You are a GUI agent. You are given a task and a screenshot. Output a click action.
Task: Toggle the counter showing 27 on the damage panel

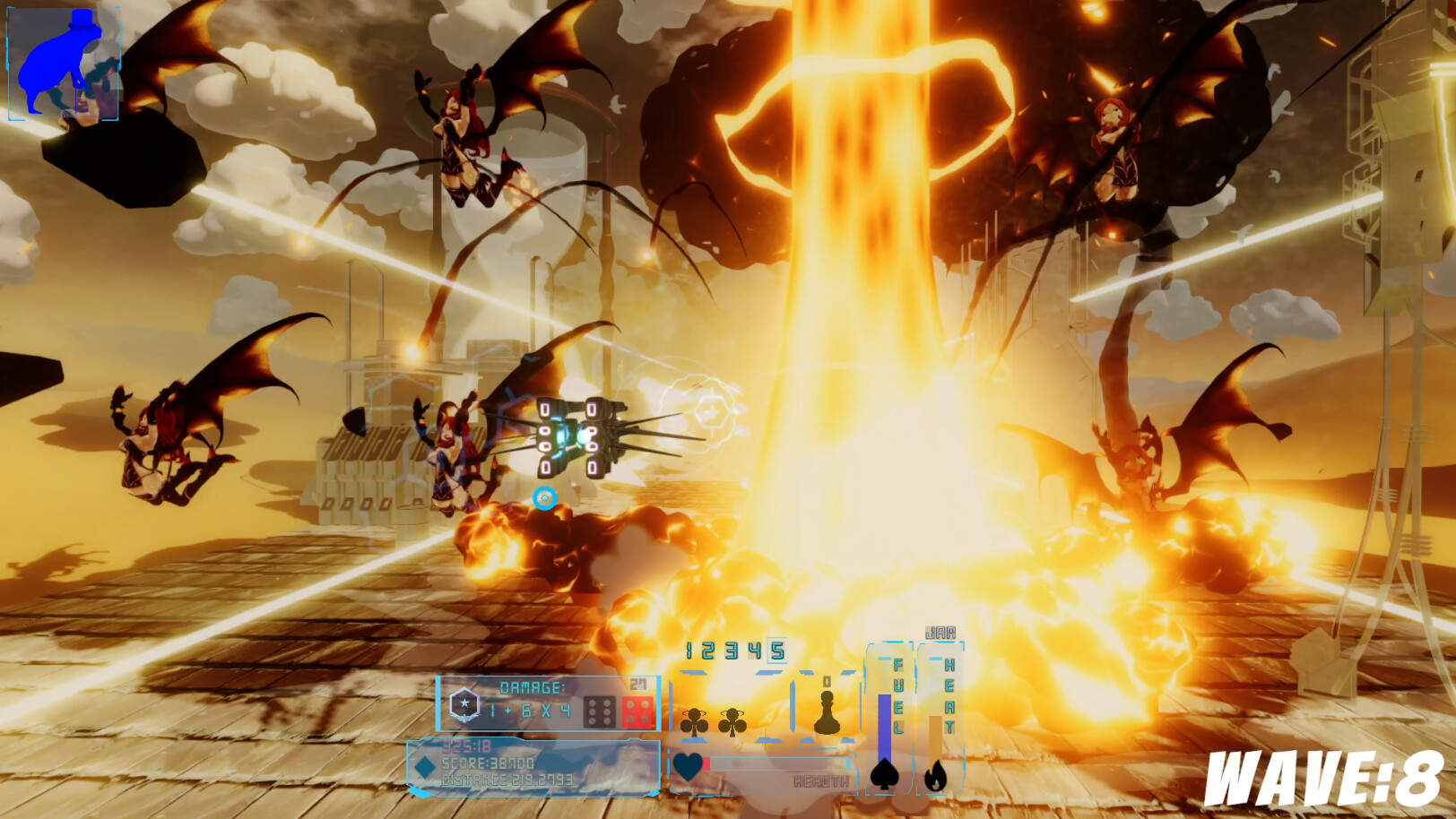(637, 684)
